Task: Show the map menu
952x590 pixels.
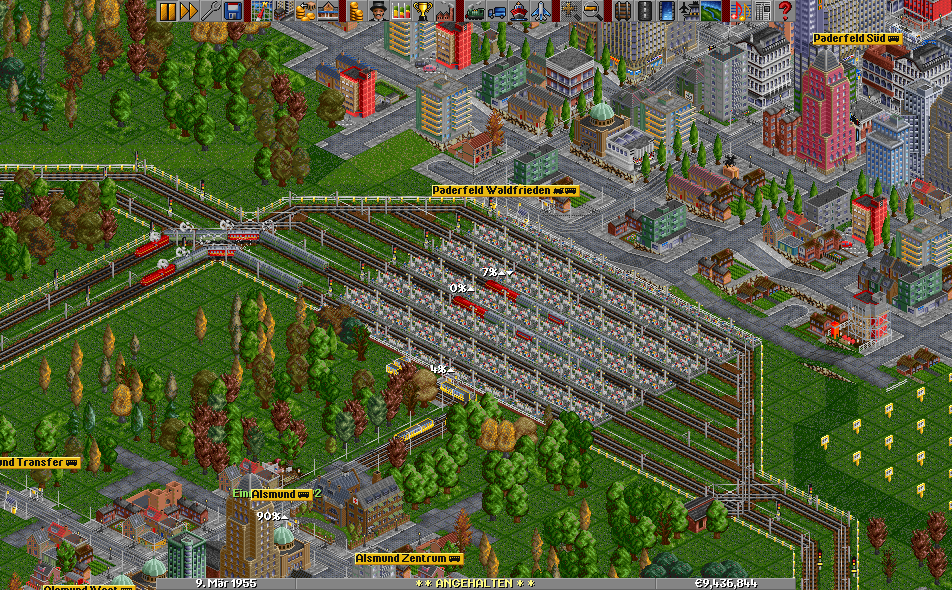Action: pos(263,11)
